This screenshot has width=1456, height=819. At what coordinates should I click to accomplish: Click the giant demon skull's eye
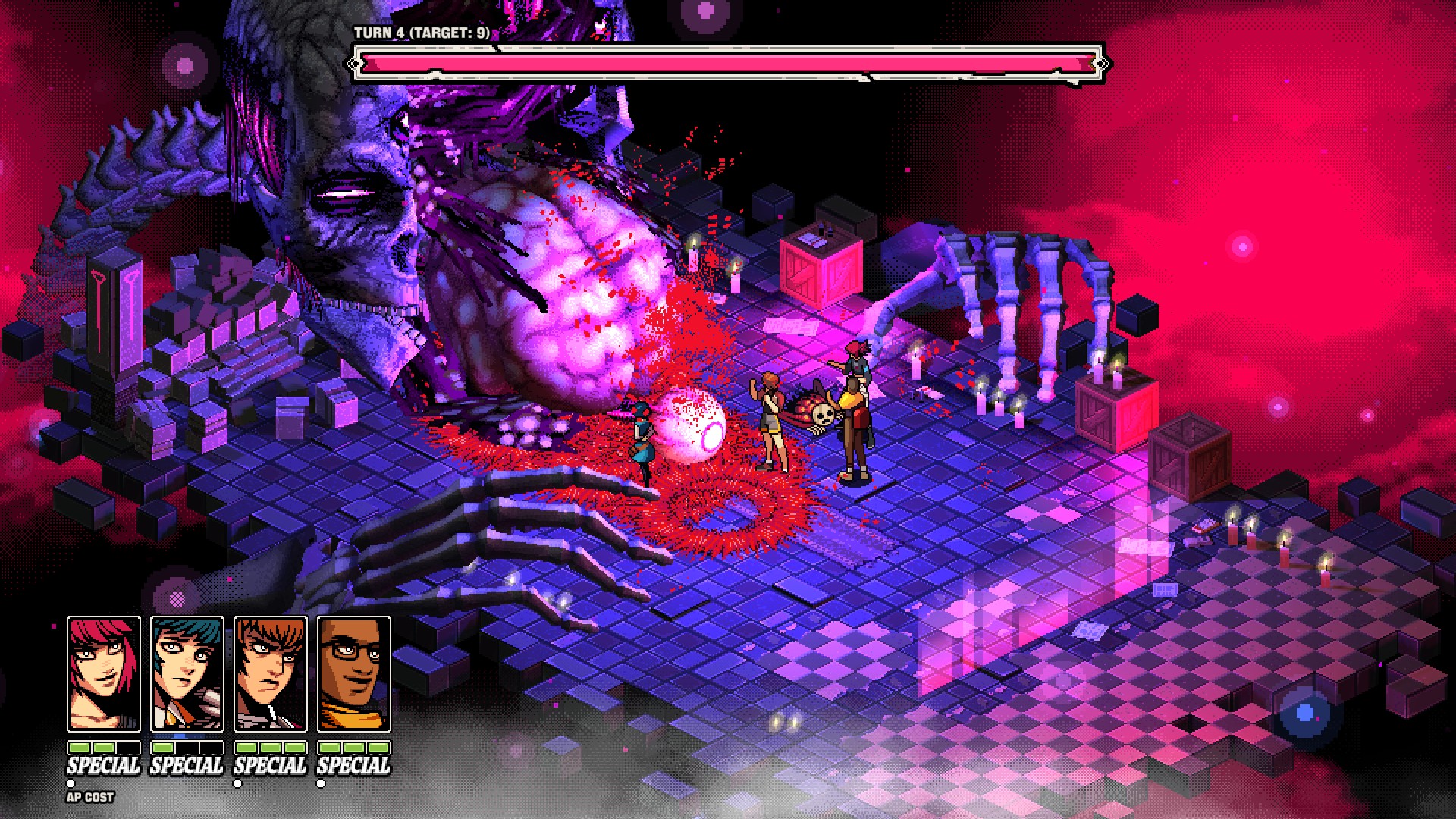pyautogui.click(x=345, y=193)
